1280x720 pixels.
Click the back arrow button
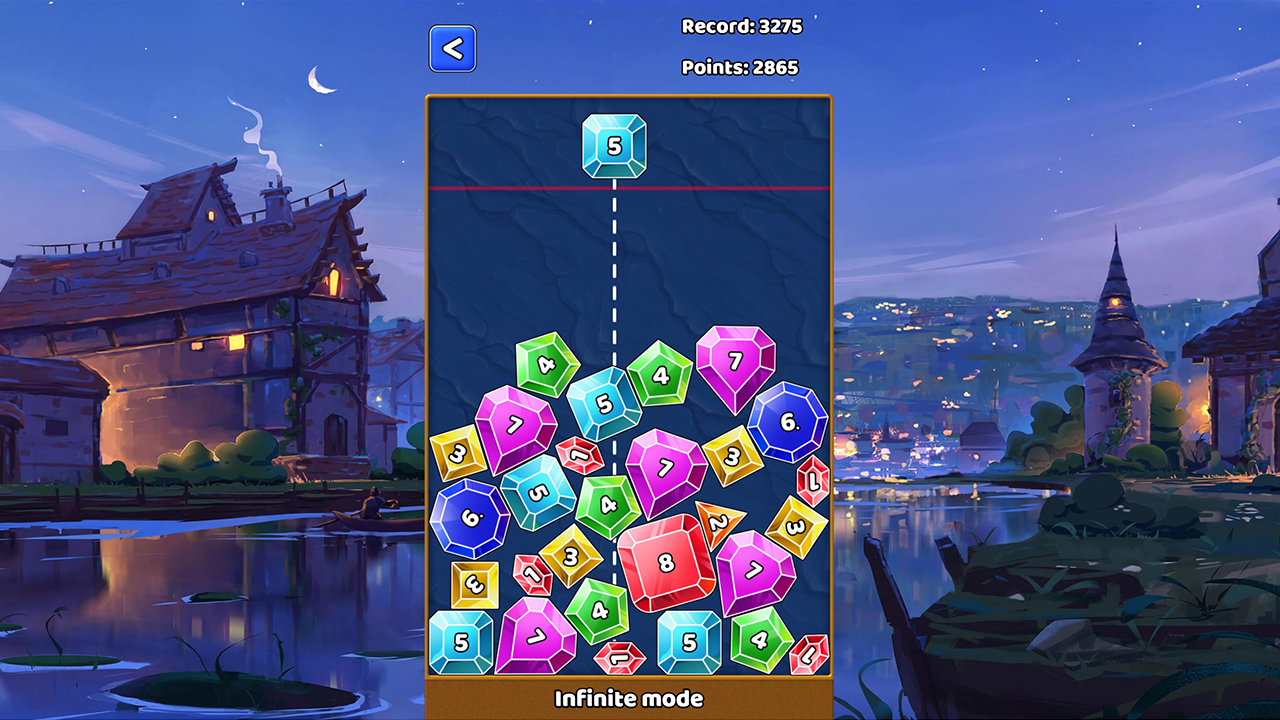452,47
